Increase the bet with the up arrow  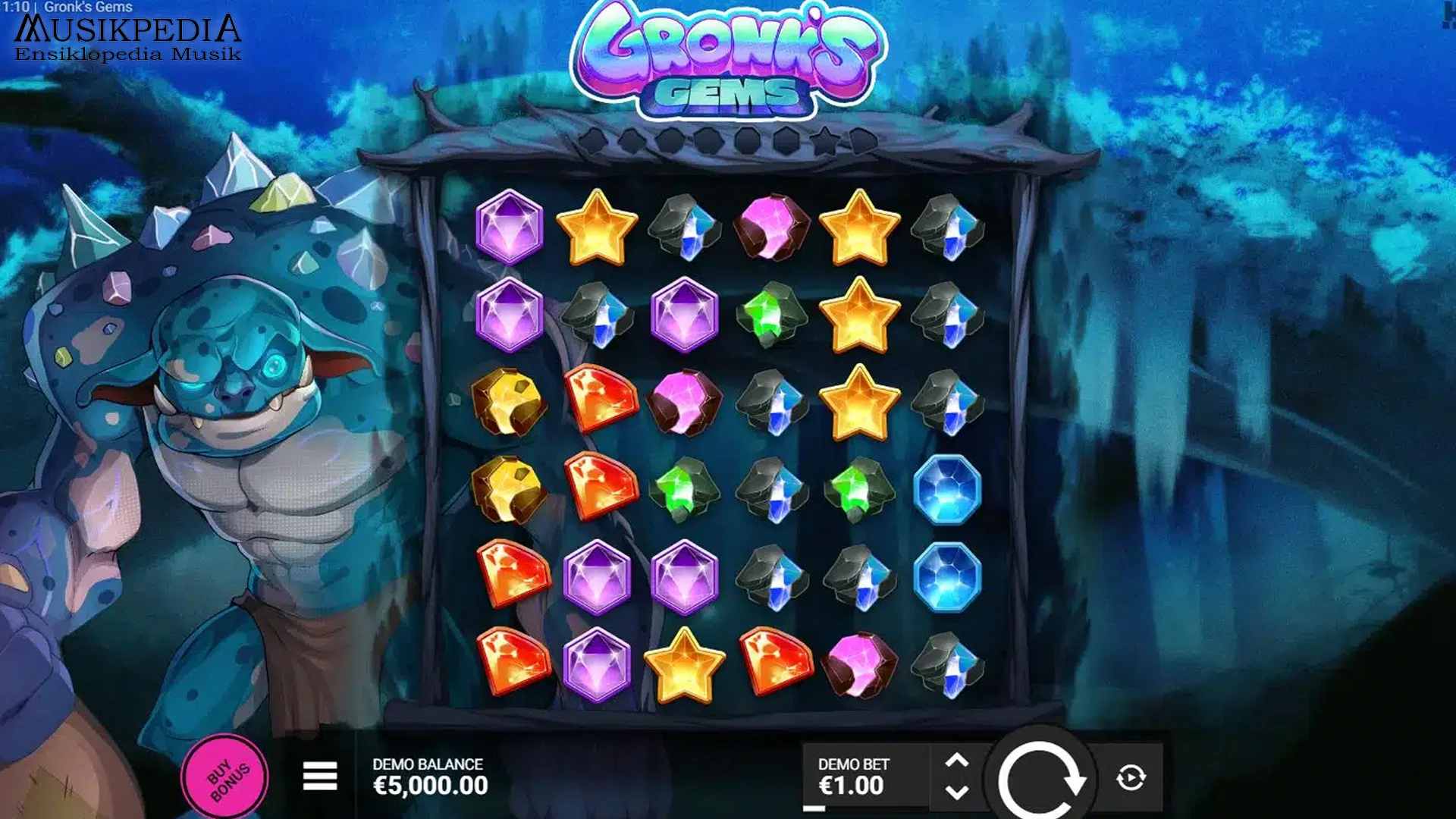957,761
